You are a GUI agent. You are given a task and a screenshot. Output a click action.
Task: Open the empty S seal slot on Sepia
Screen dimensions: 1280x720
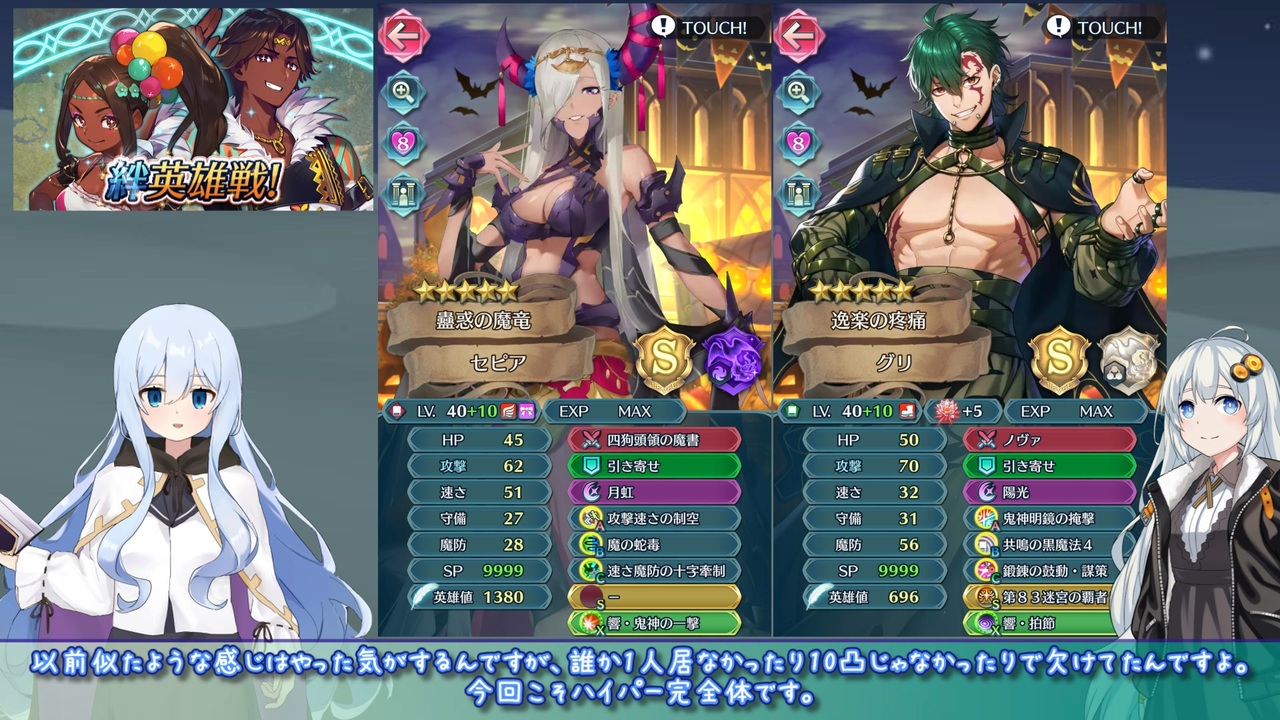(x=655, y=597)
